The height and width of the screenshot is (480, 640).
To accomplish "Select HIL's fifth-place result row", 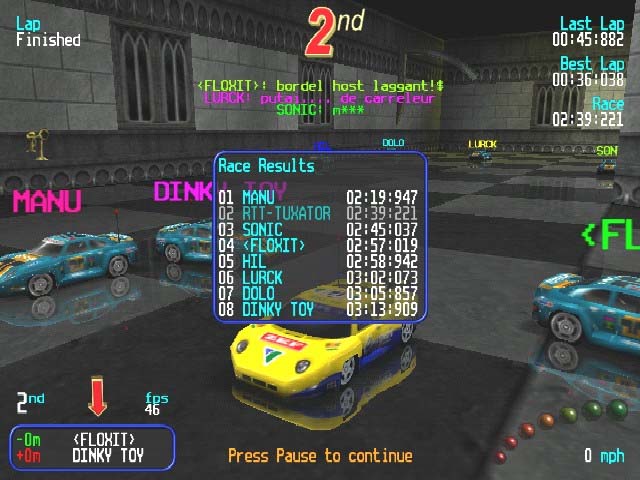I will [x=318, y=262].
